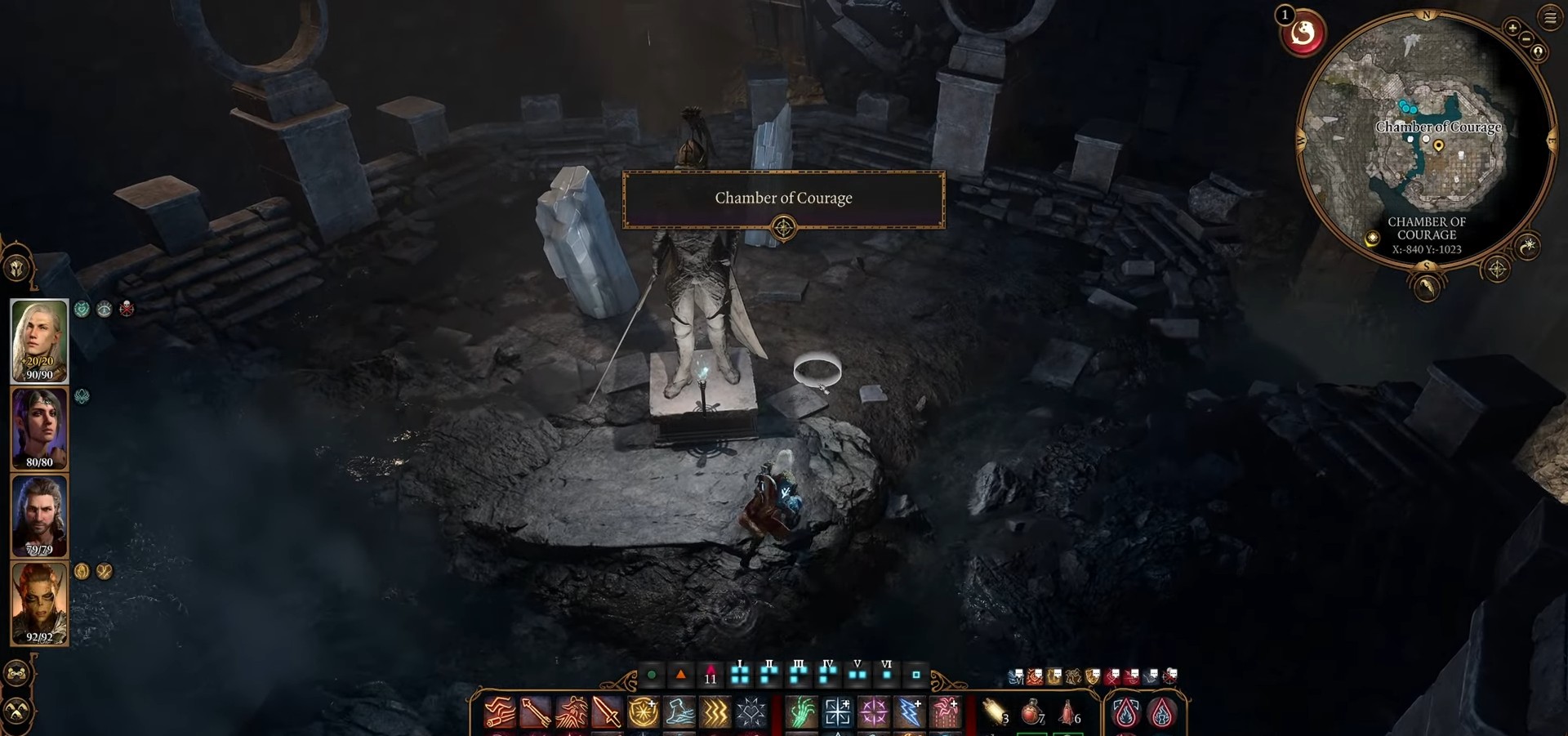Fire the ranged arrow attack
Image resolution: width=1568 pixels, height=736 pixels.
(x=535, y=712)
